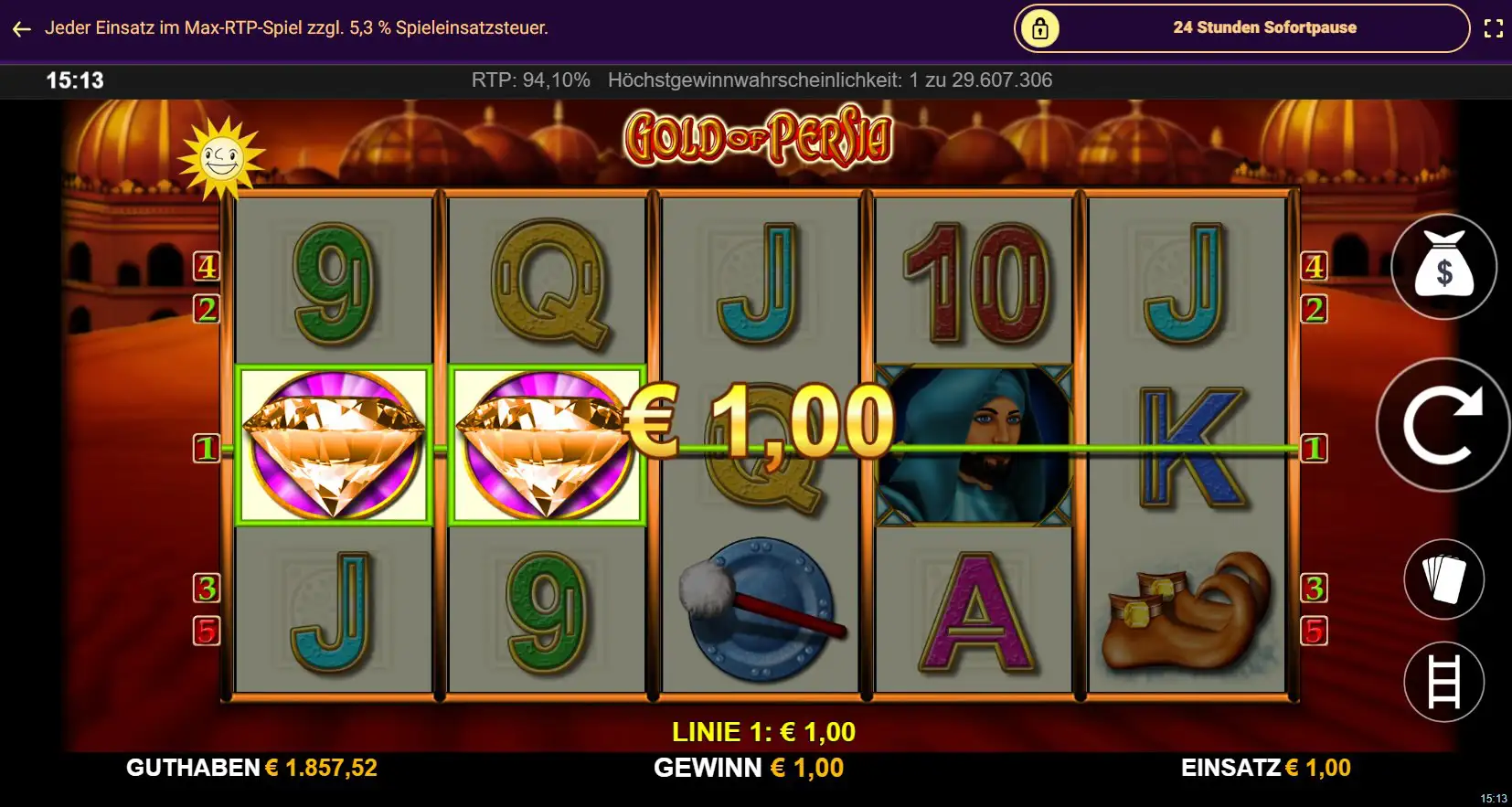The height and width of the screenshot is (807, 1512).
Task: Toggle payline 5 marker on the left
Action: click(208, 629)
